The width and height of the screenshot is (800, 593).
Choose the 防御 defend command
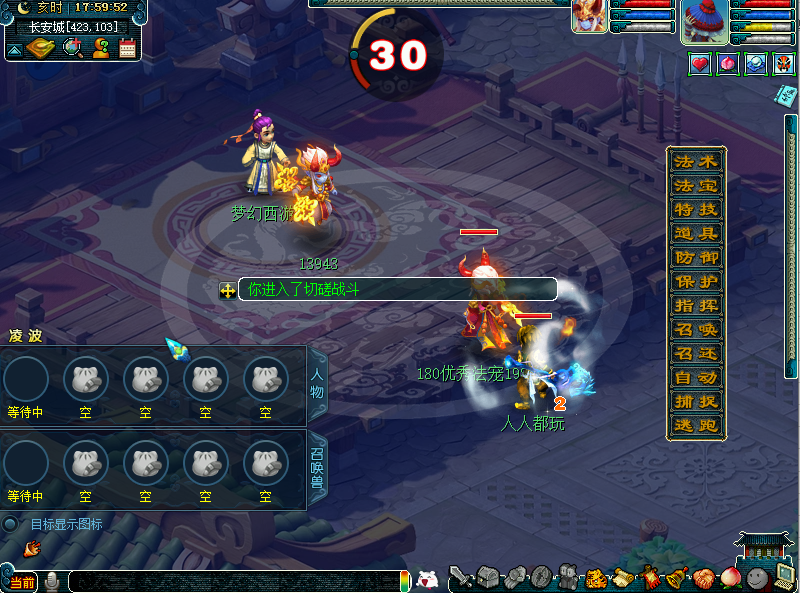(x=696, y=258)
